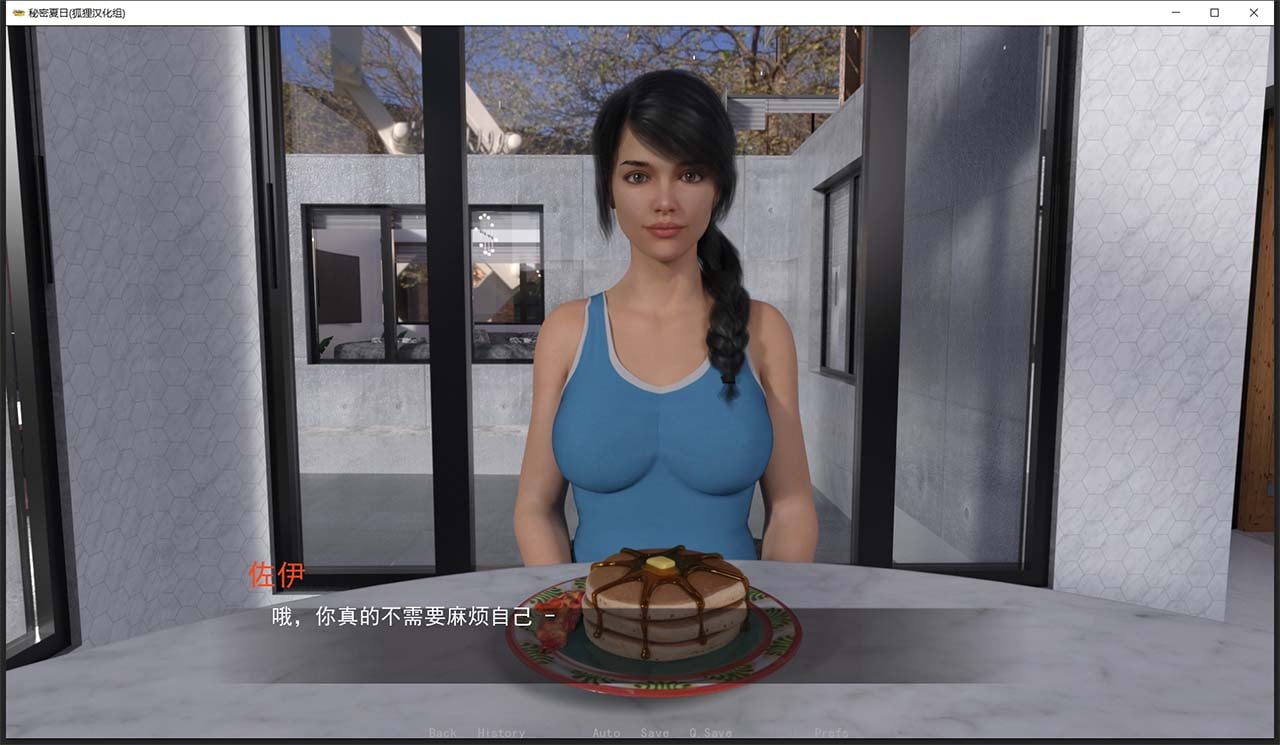Enable Auto mode for automatic text advance
This screenshot has height=745, width=1280.
point(606,733)
